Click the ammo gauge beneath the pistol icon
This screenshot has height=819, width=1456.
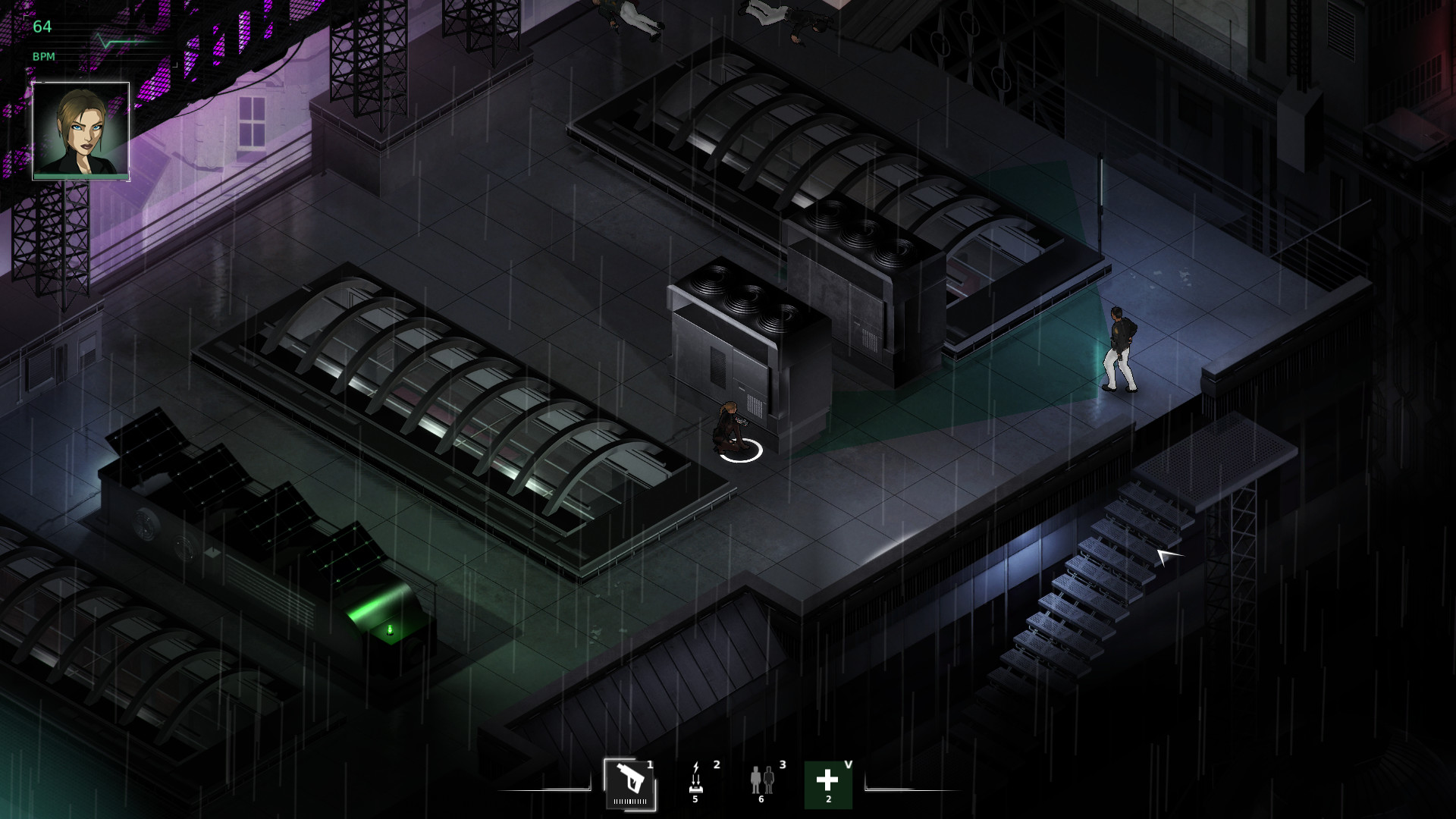coord(629,801)
